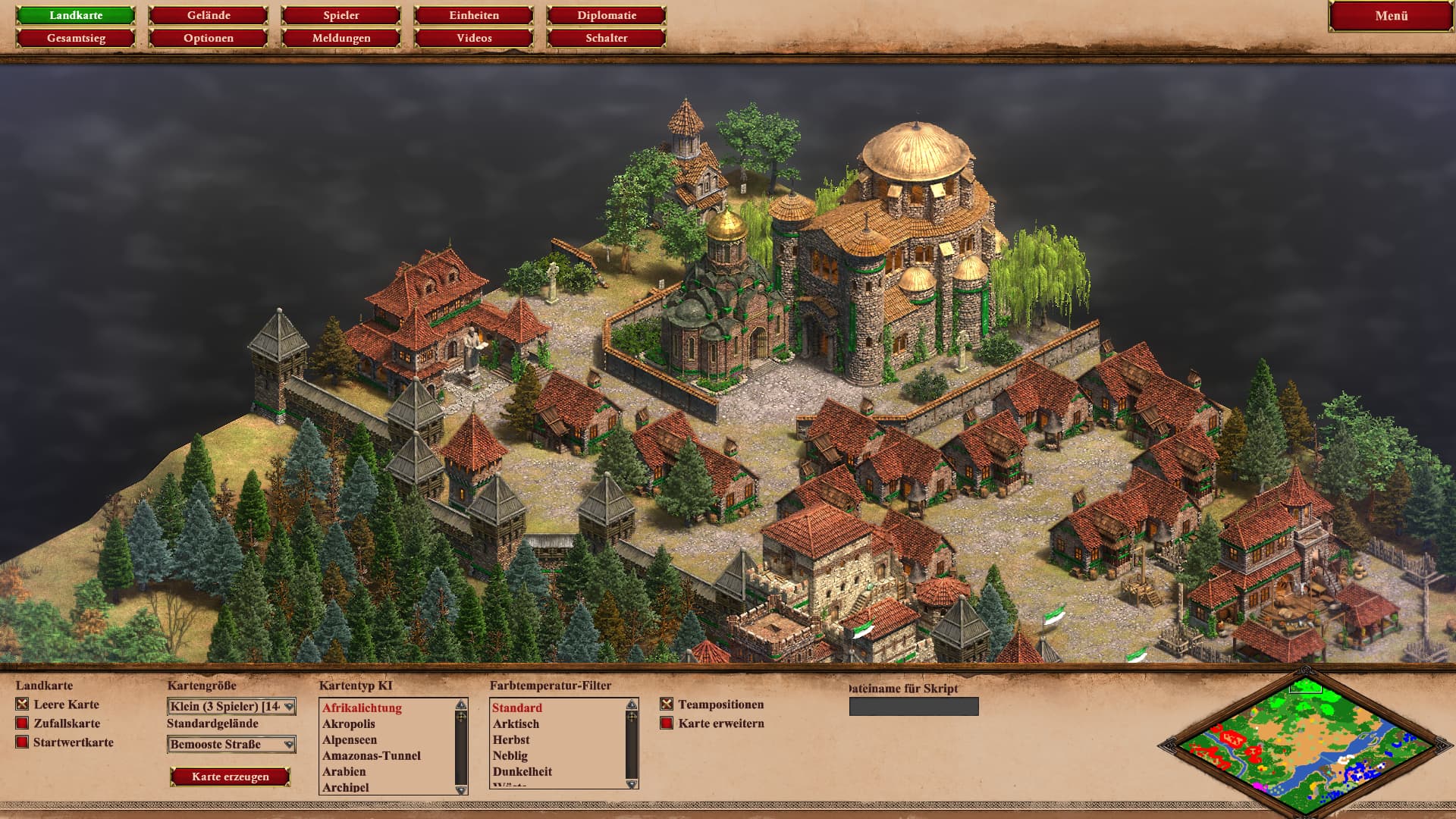Open the Menü button
The width and height of the screenshot is (1456, 819).
(x=1391, y=16)
